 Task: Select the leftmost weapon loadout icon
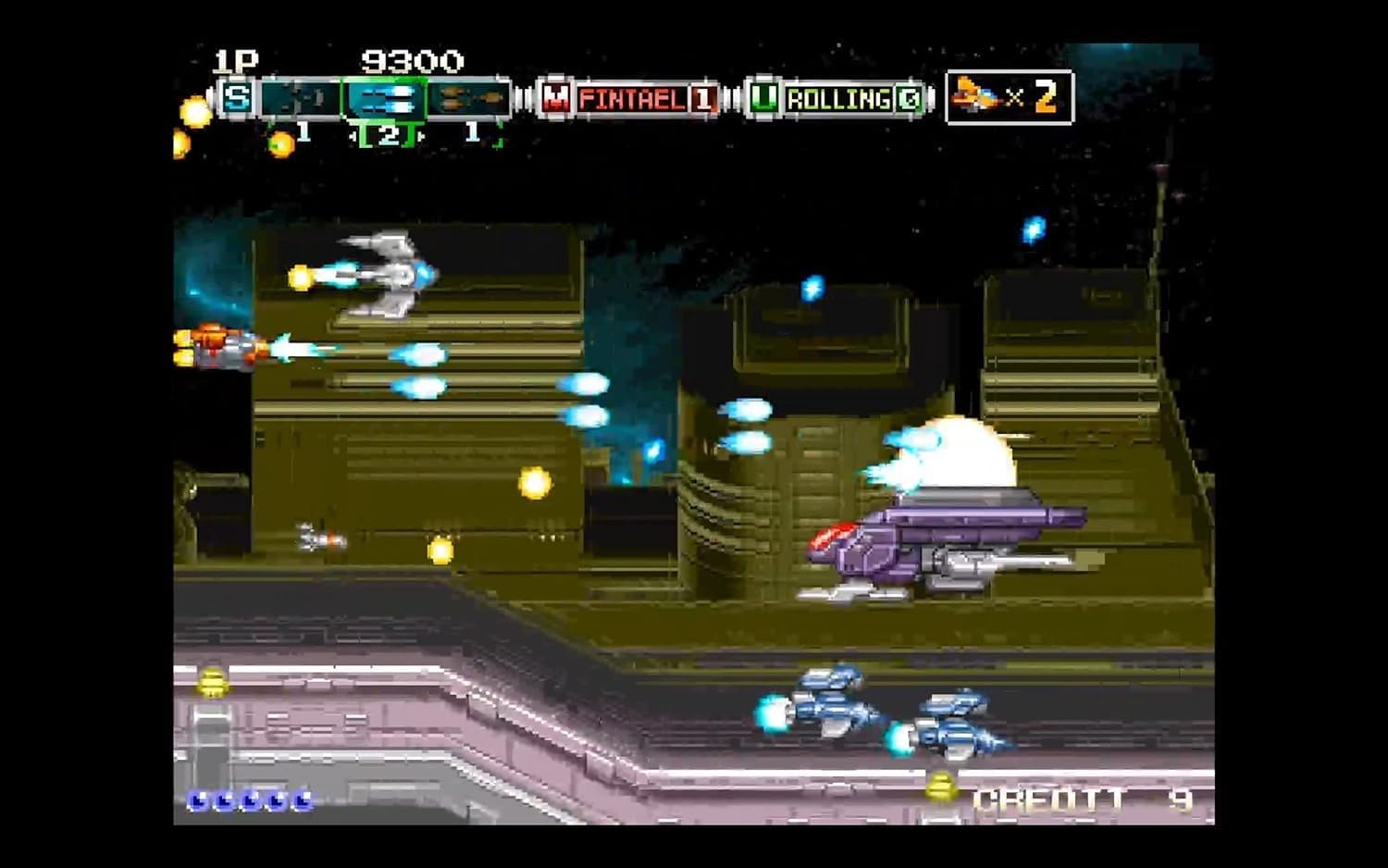301,97
